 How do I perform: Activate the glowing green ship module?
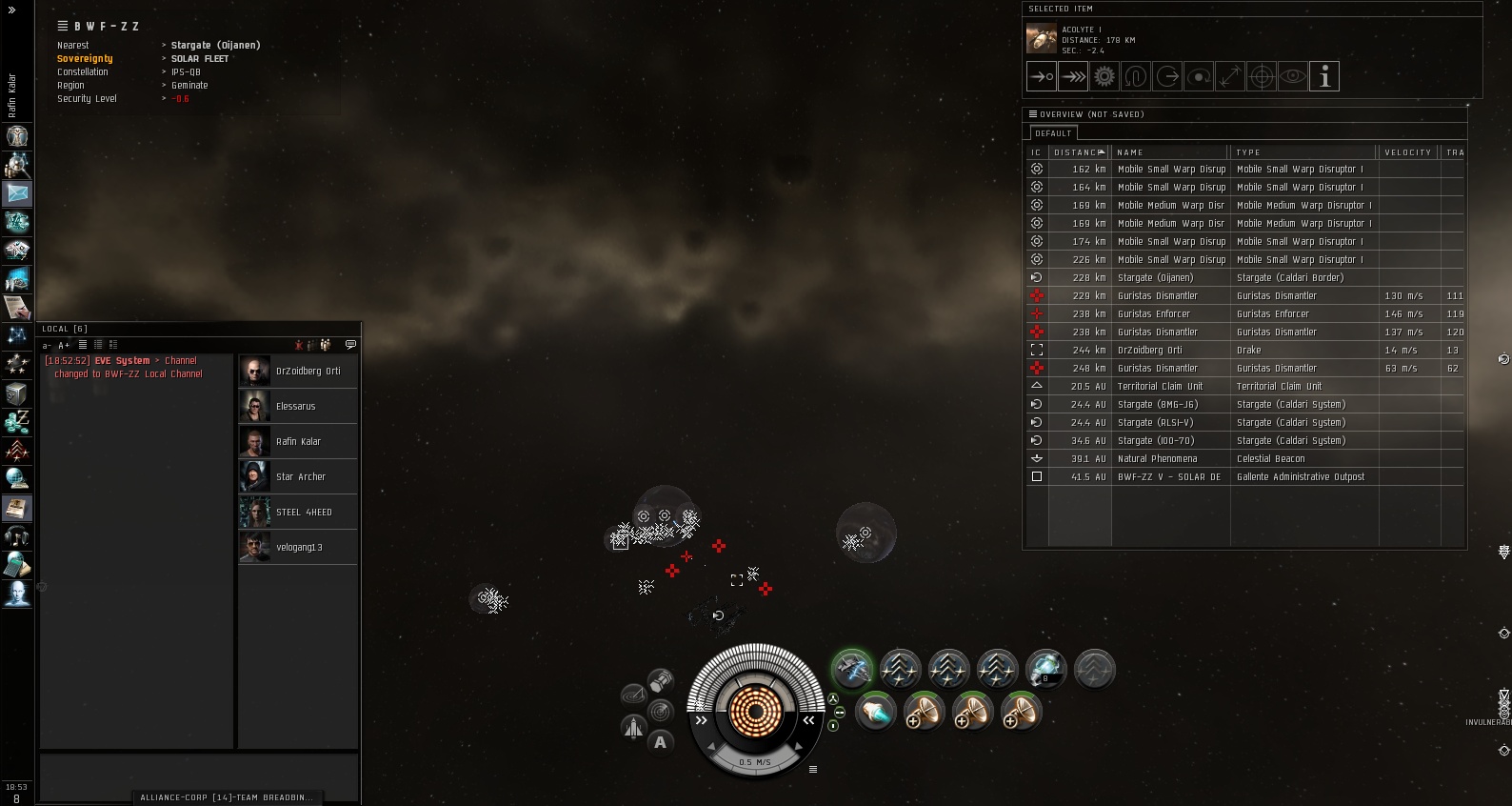(x=852, y=669)
